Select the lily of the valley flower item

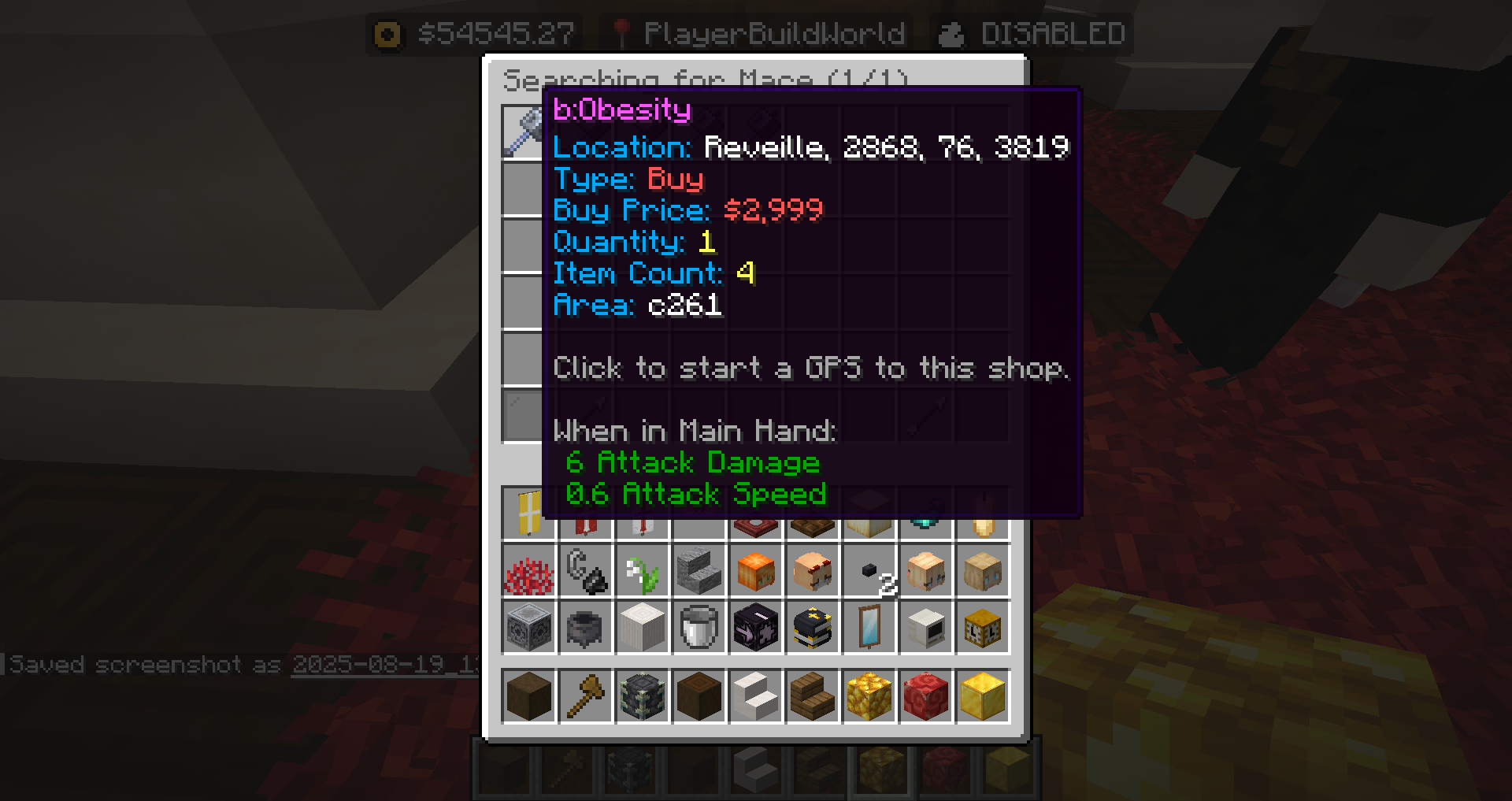click(x=641, y=572)
